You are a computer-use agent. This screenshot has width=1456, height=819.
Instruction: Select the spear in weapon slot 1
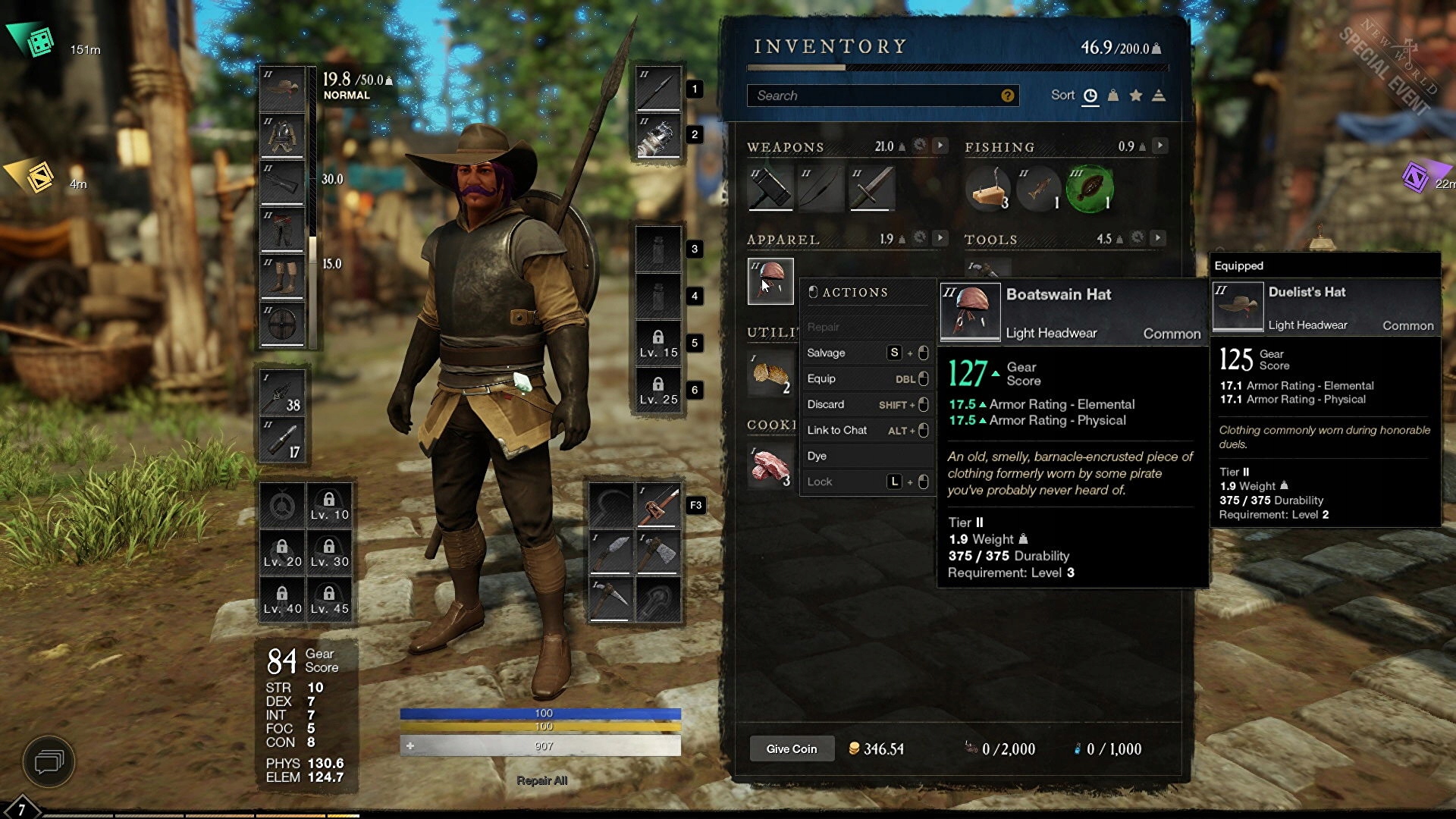657,89
